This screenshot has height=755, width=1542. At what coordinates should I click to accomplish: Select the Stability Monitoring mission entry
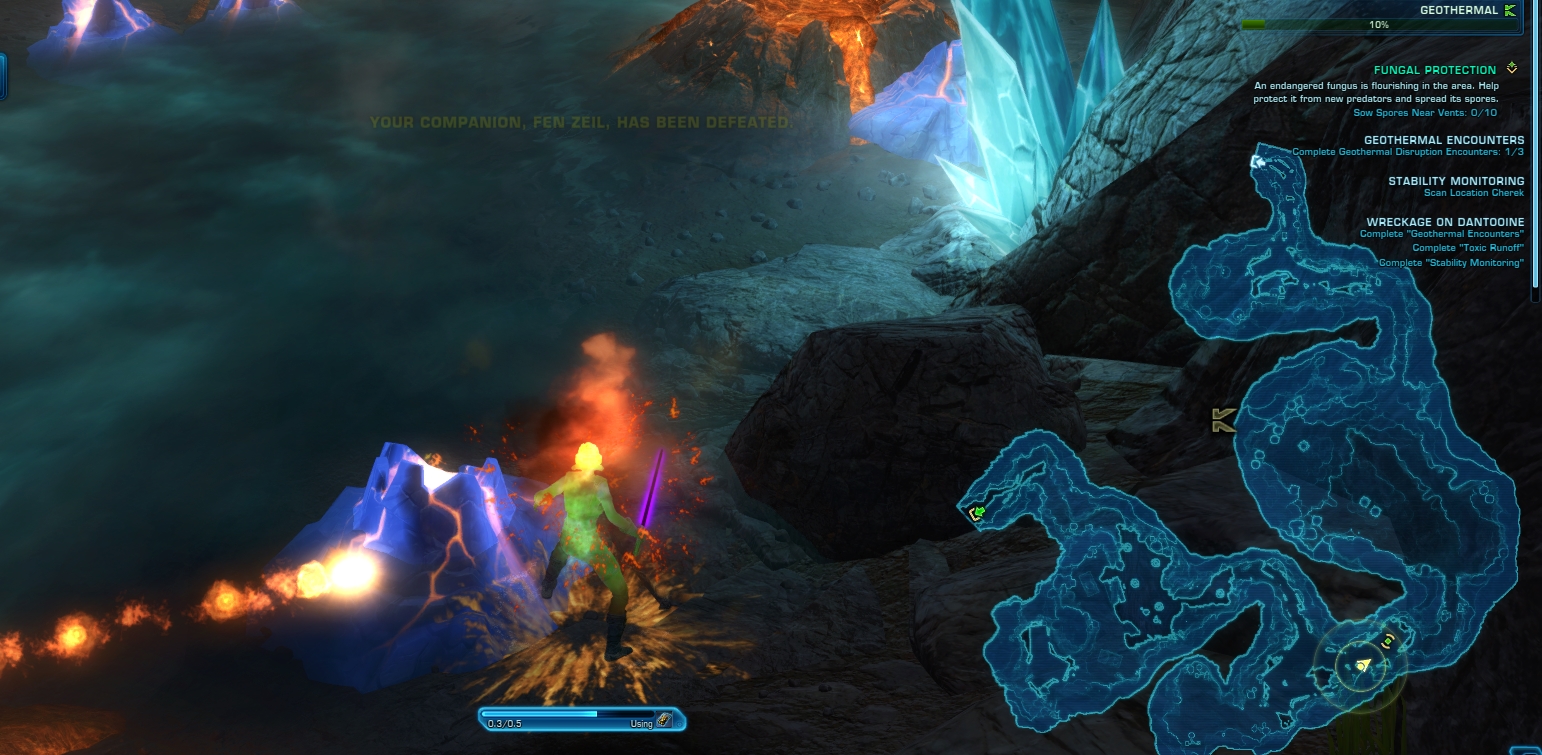tap(1455, 181)
